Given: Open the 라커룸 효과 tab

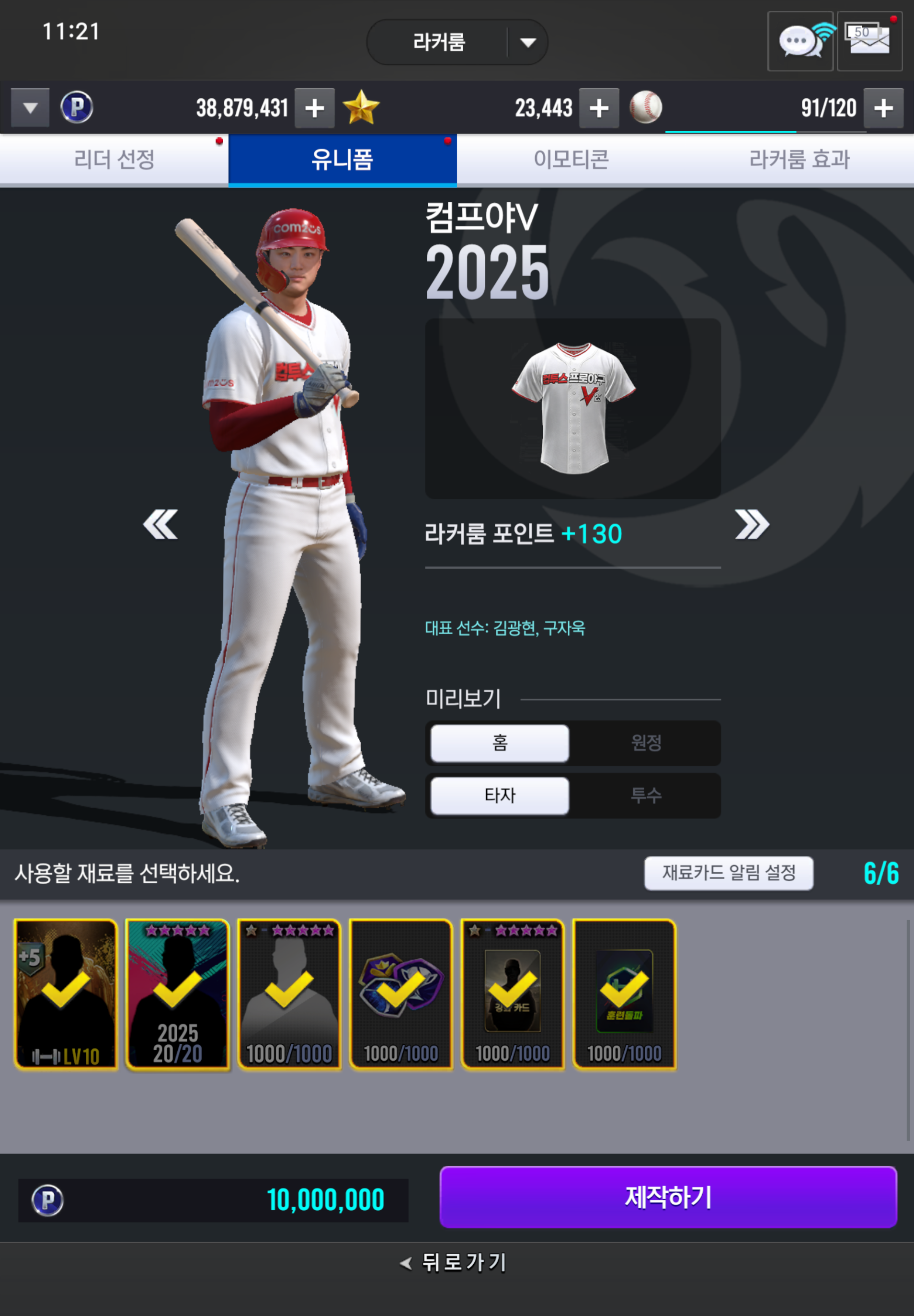Looking at the screenshot, I should (x=799, y=159).
